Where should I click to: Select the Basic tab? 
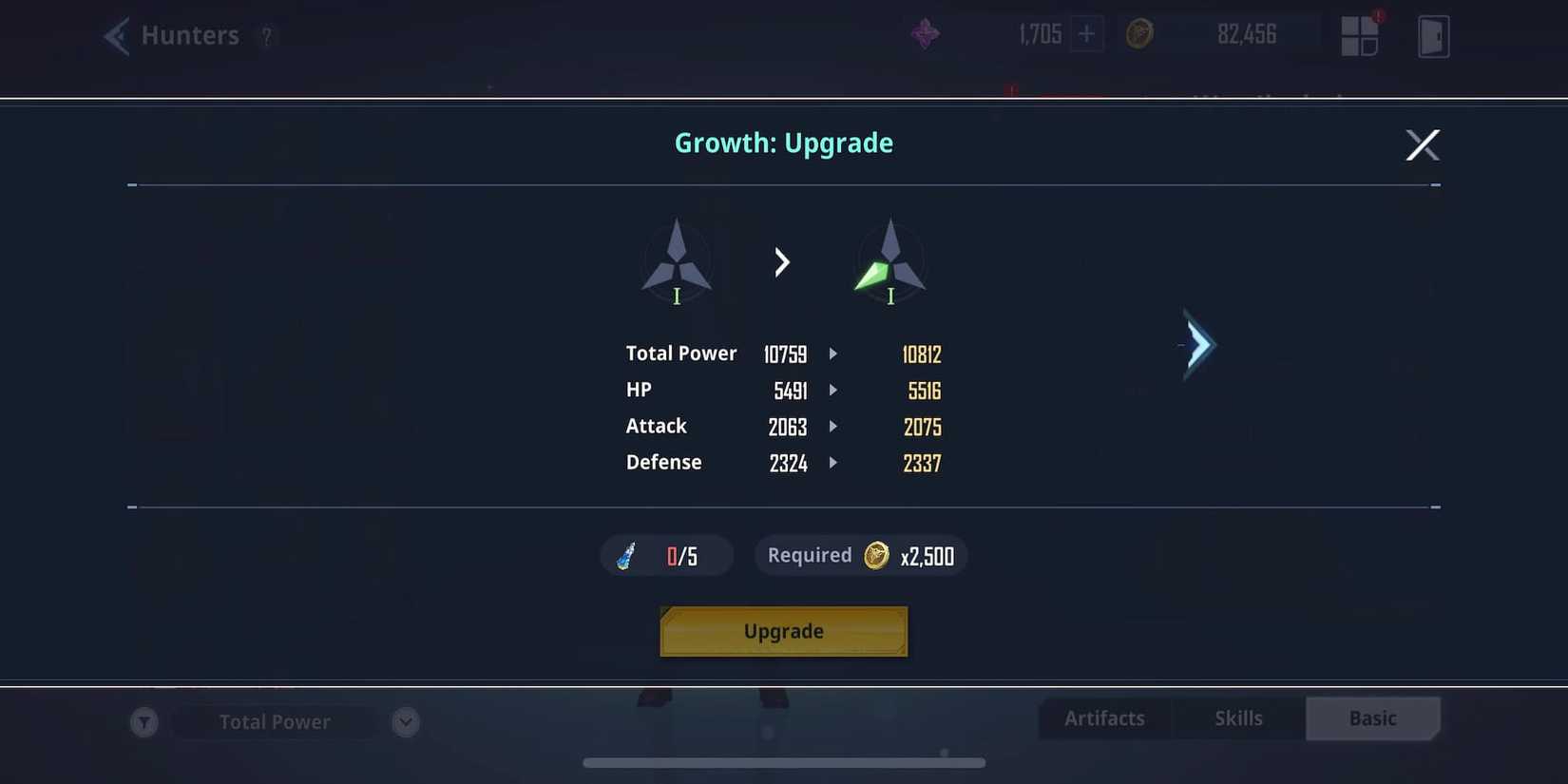click(x=1373, y=718)
